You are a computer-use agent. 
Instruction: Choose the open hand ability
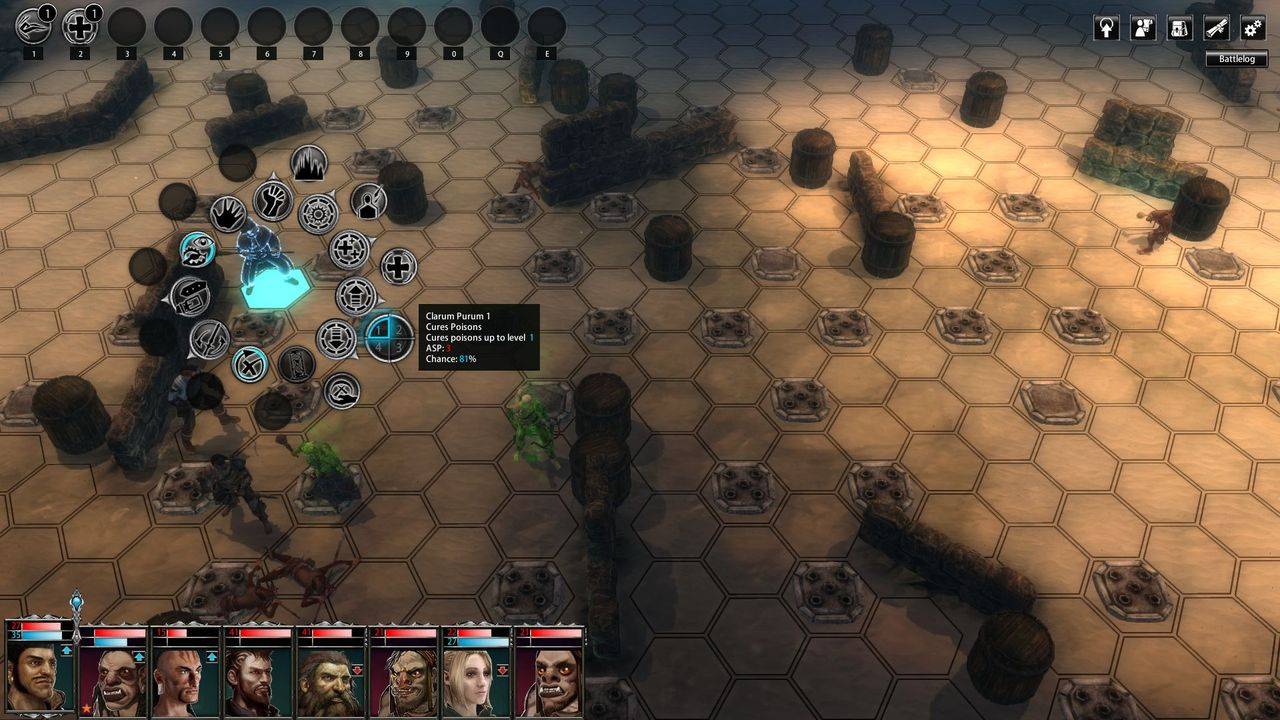click(228, 213)
